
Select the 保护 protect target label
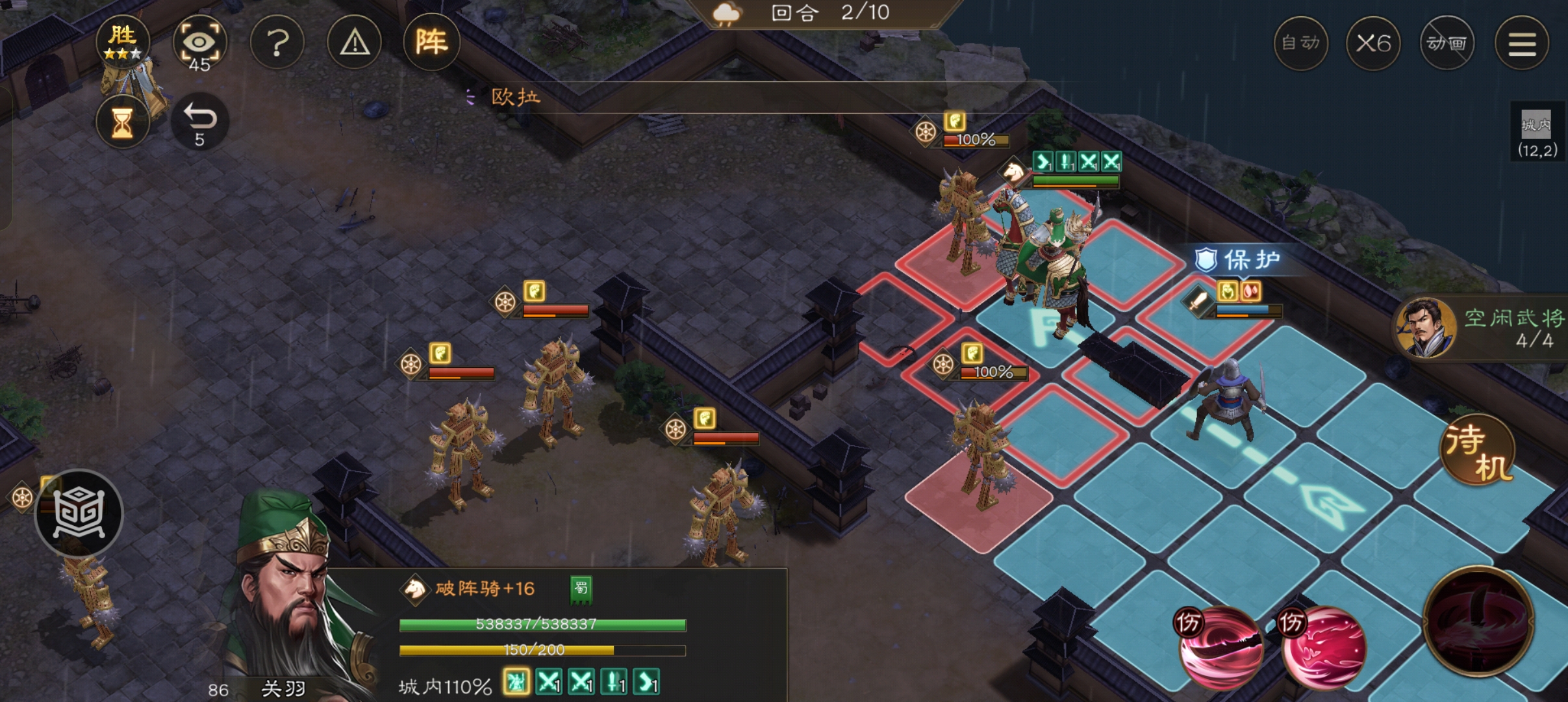(x=1241, y=260)
